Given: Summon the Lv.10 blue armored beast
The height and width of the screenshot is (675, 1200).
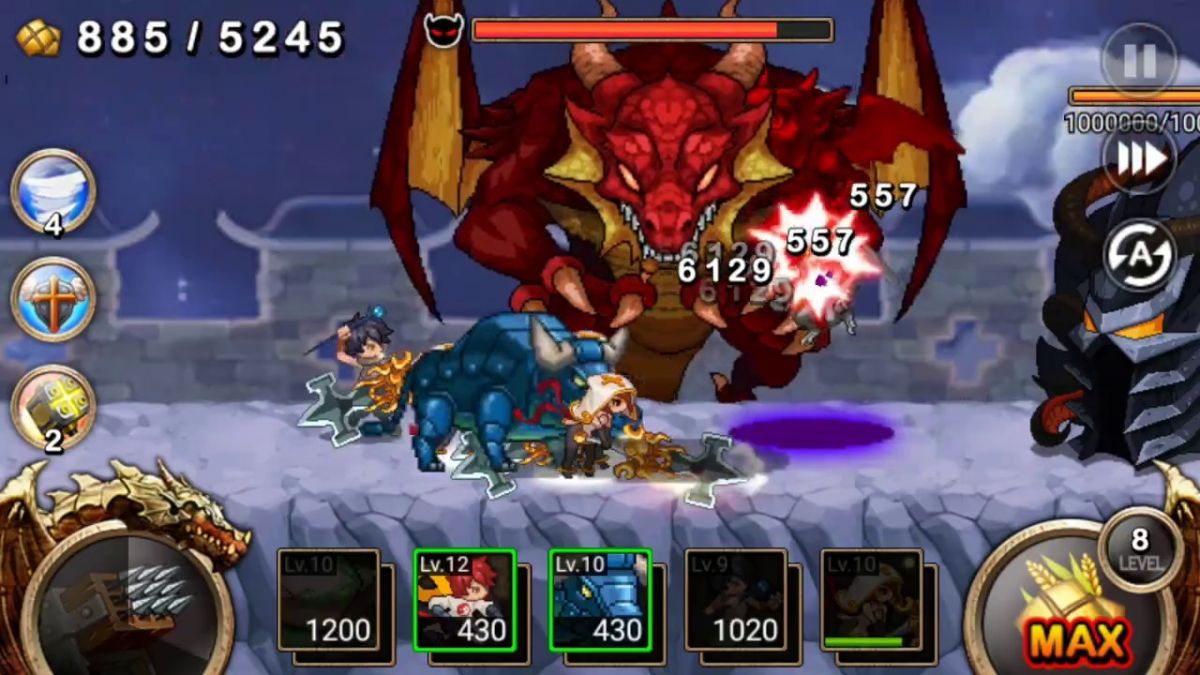Looking at the screenshot, I should click(x=600, y=600).
